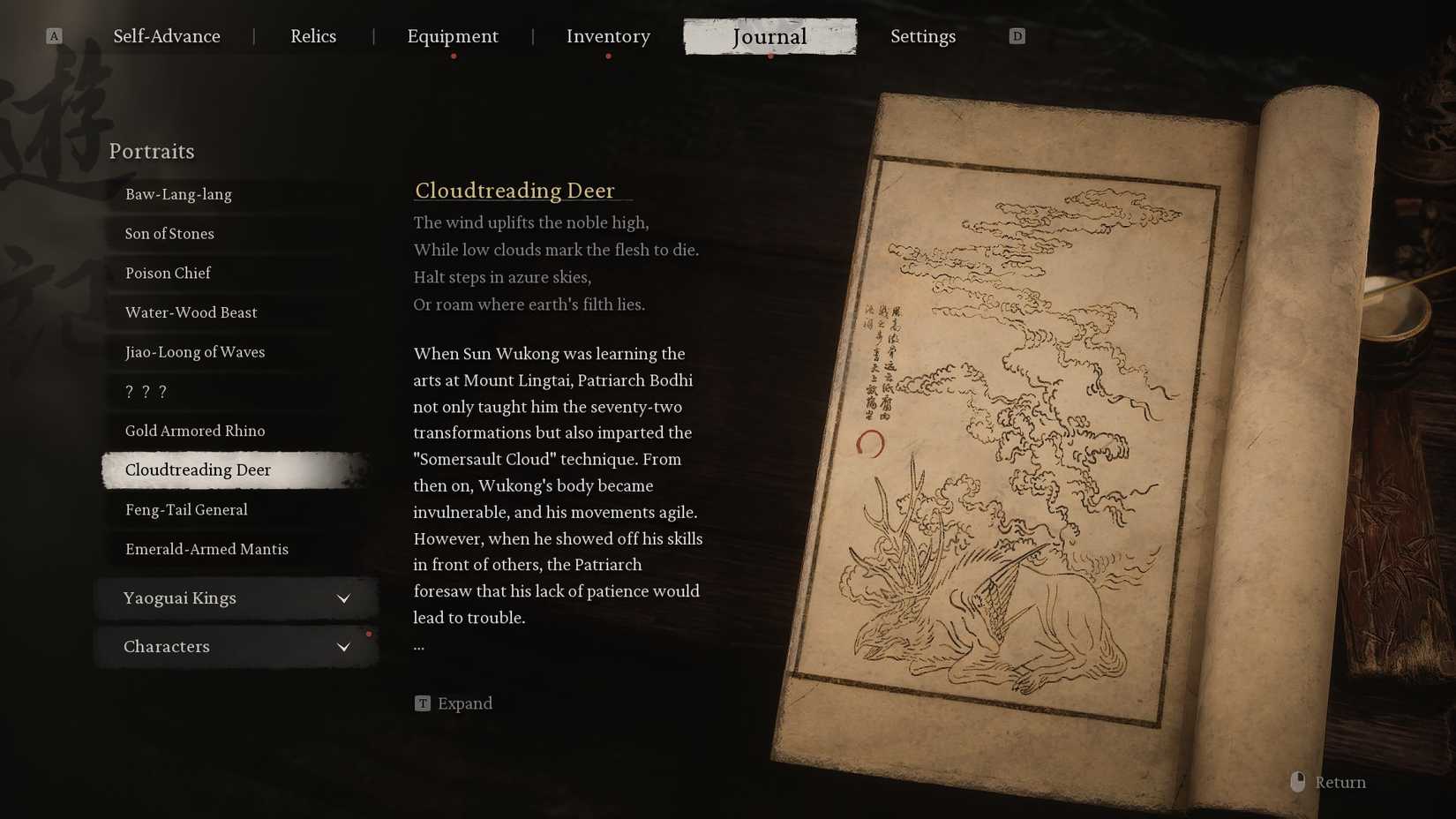
Task: Expand the Yaoguai Kings section
Action: (x=236, y=597)
